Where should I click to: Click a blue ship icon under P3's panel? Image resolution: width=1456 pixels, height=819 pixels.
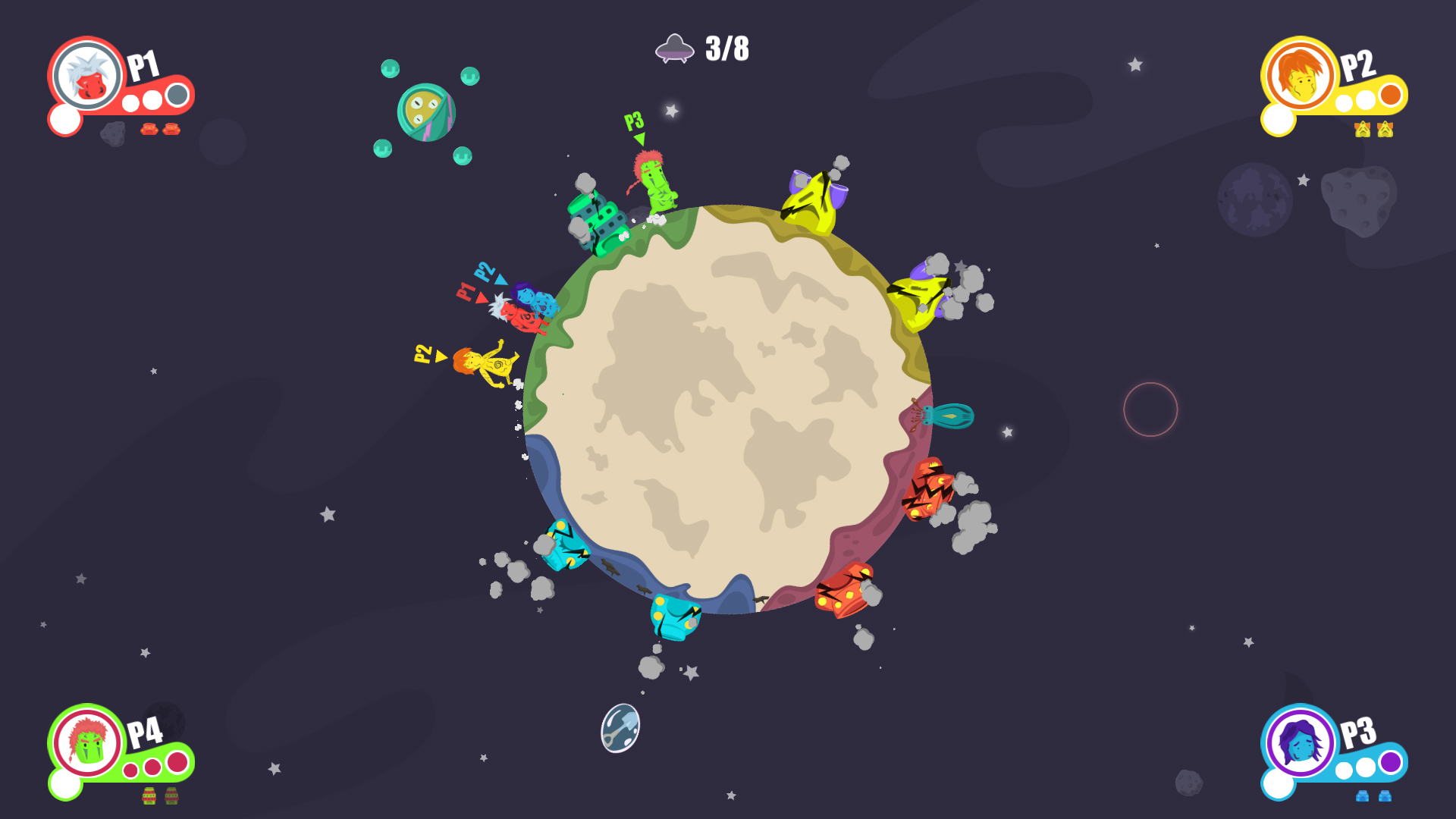[x=1363, y=796]
